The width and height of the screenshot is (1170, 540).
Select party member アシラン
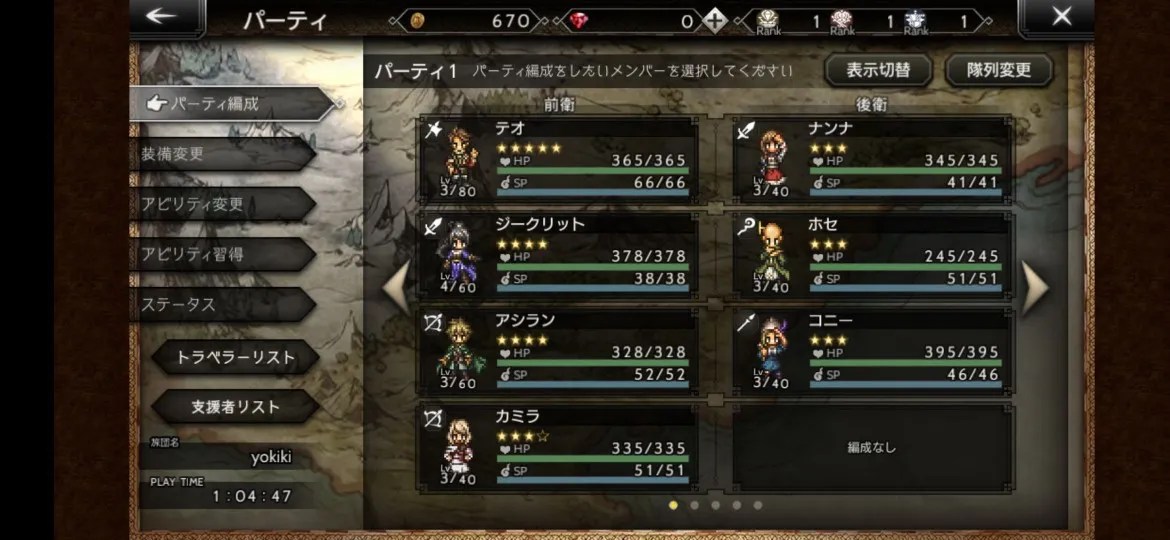(x=557, y=351)
